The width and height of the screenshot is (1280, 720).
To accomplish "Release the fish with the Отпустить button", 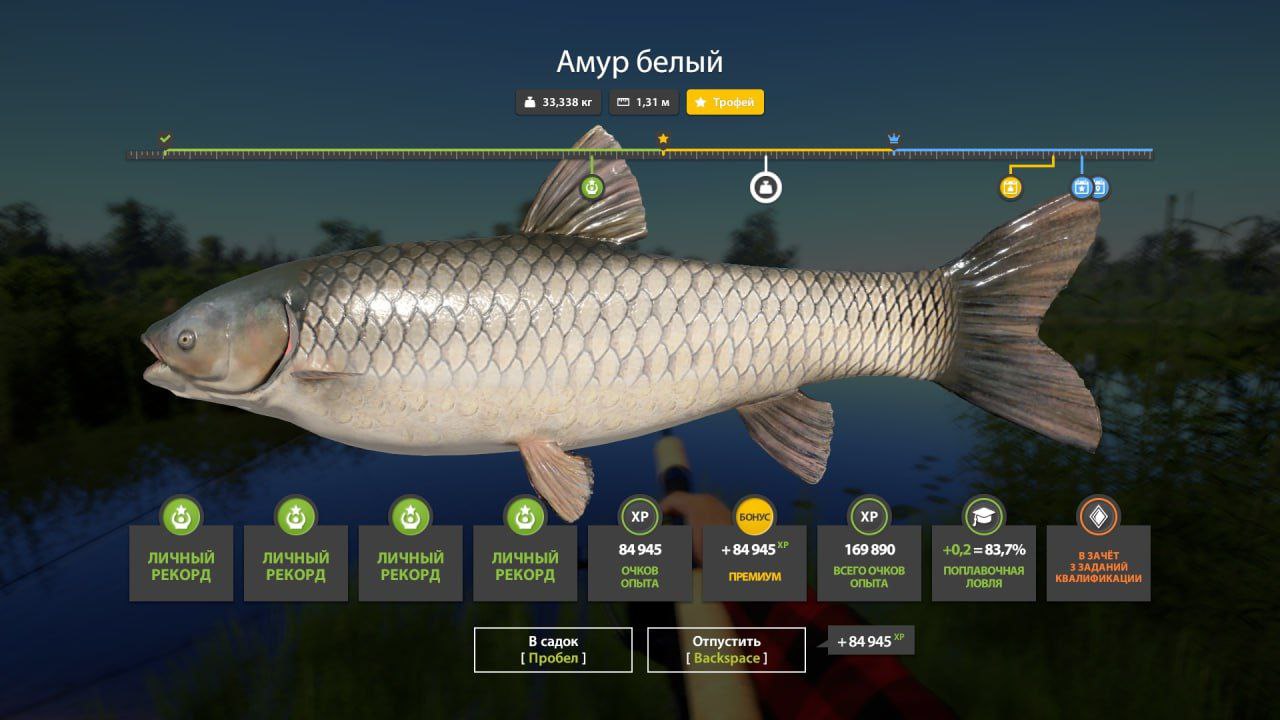I will [x=726, y=649].
